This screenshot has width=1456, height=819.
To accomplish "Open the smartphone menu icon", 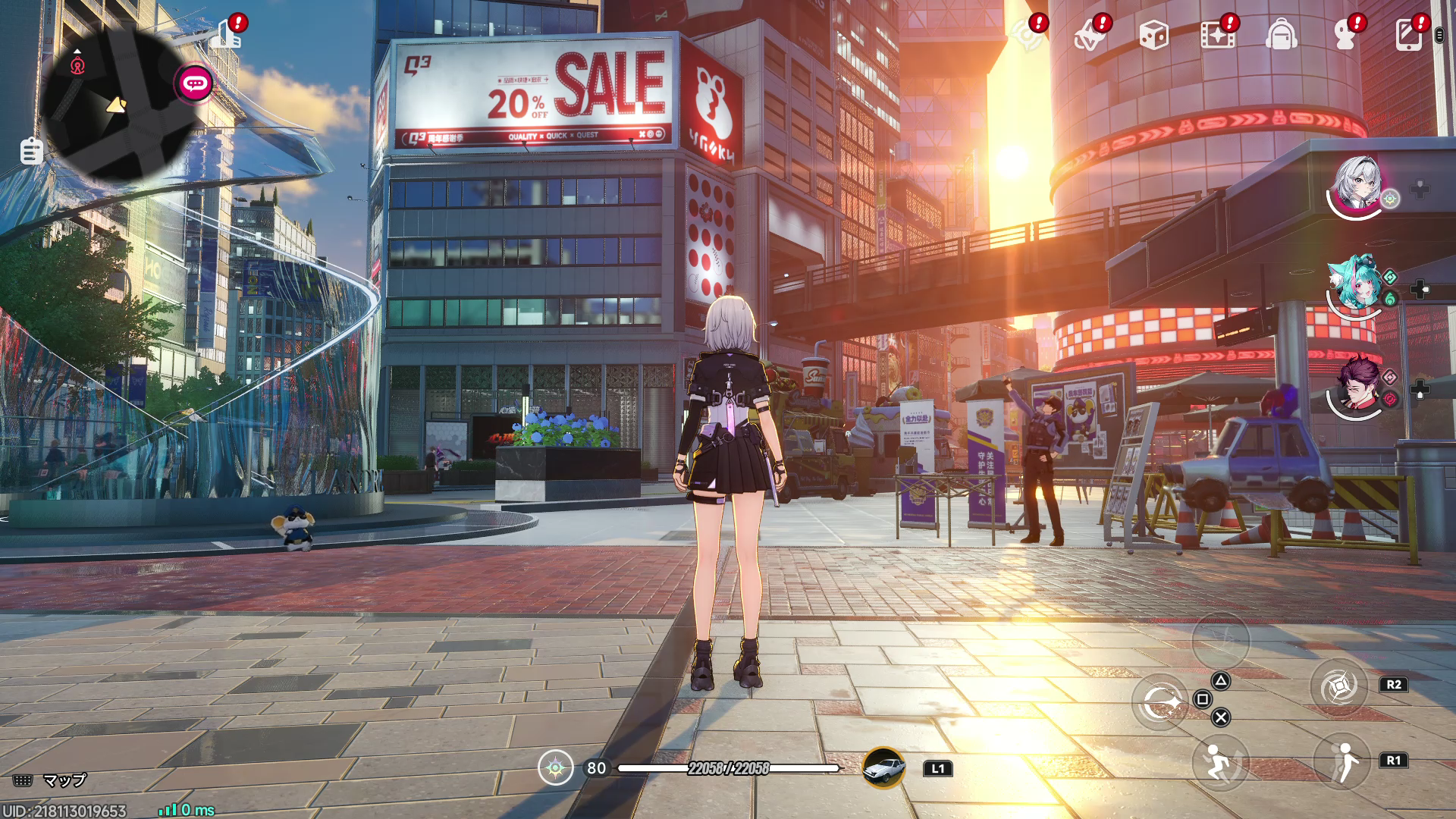I will click(x=1408, y=36).
